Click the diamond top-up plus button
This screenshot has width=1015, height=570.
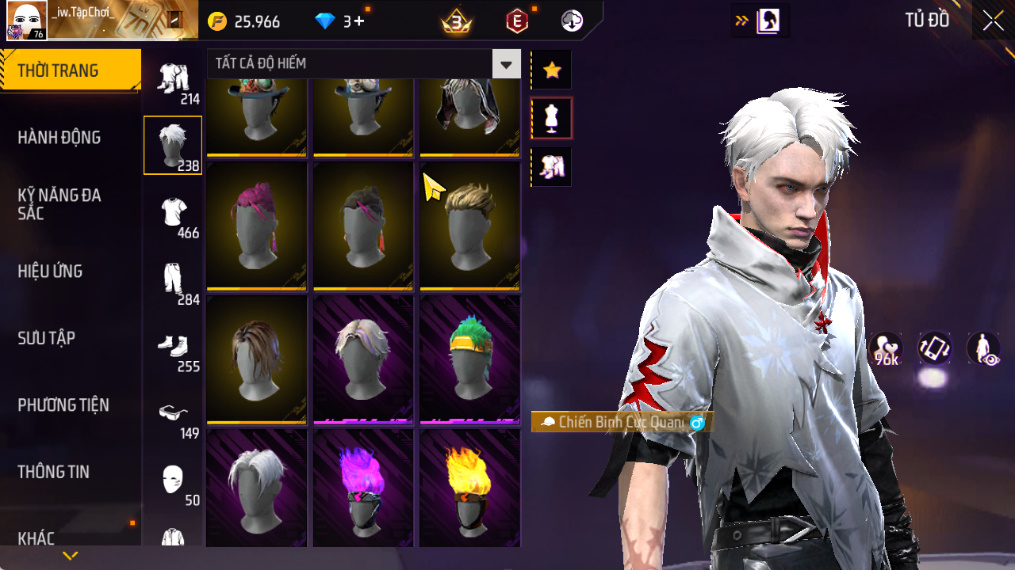click(x=359, y=21)
